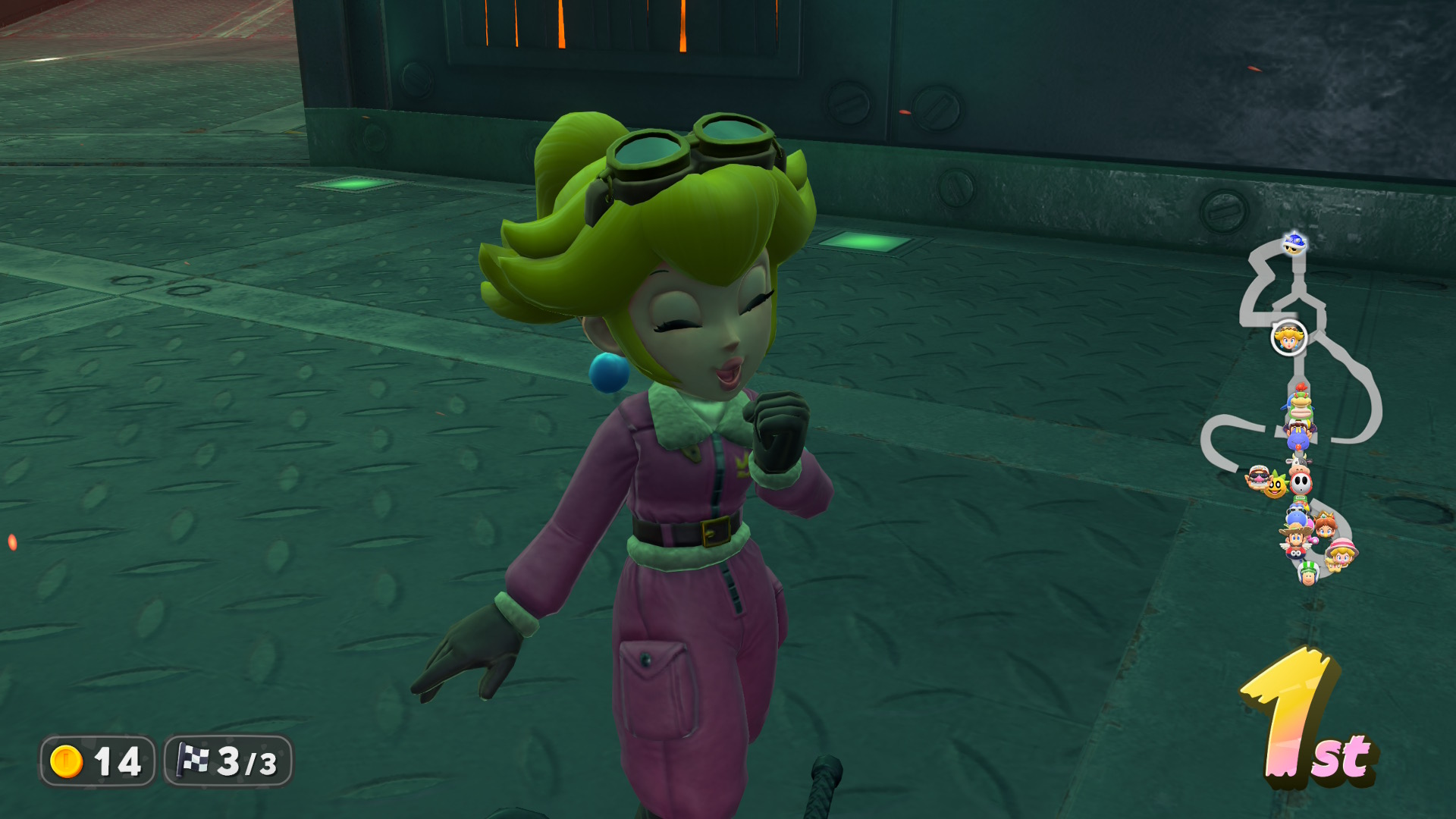Select Peach's circled player marker on minimap
Image resolution: width=1456 pixels, height=819 pixels.
click(x=1288, y=337)
